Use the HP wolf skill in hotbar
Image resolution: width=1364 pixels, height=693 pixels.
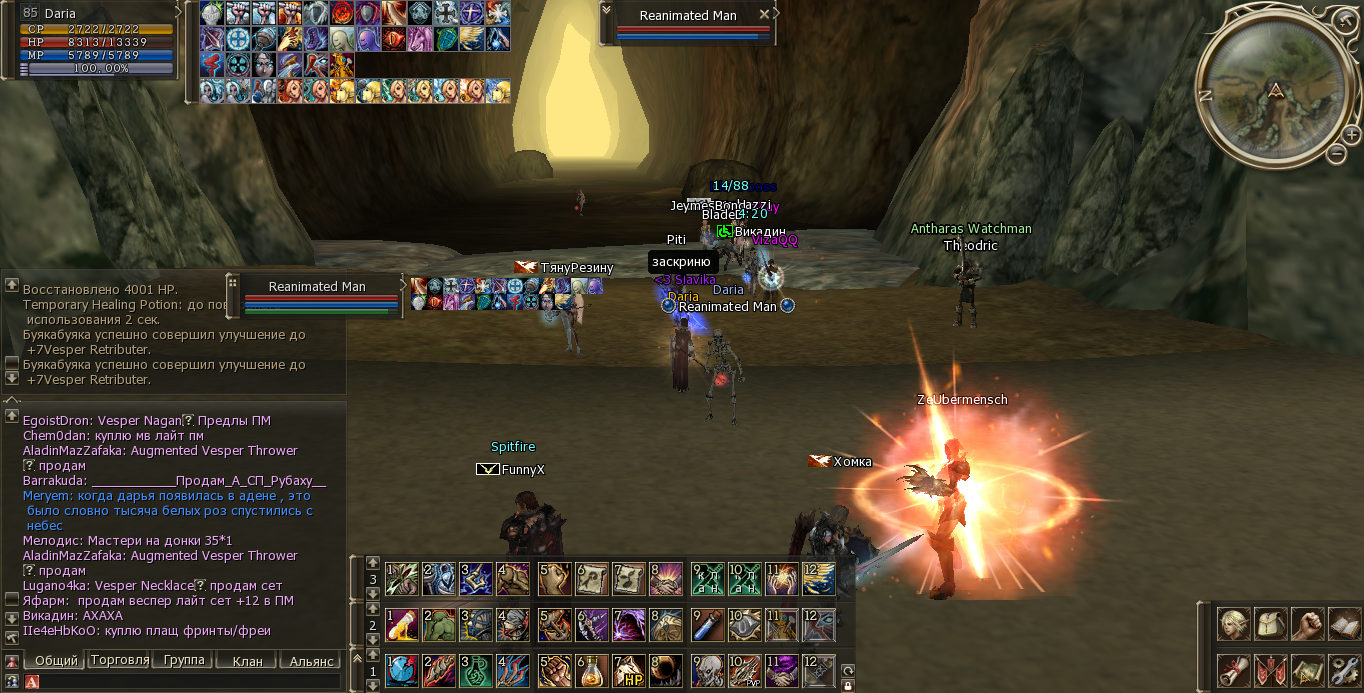(x=629, y=670)
